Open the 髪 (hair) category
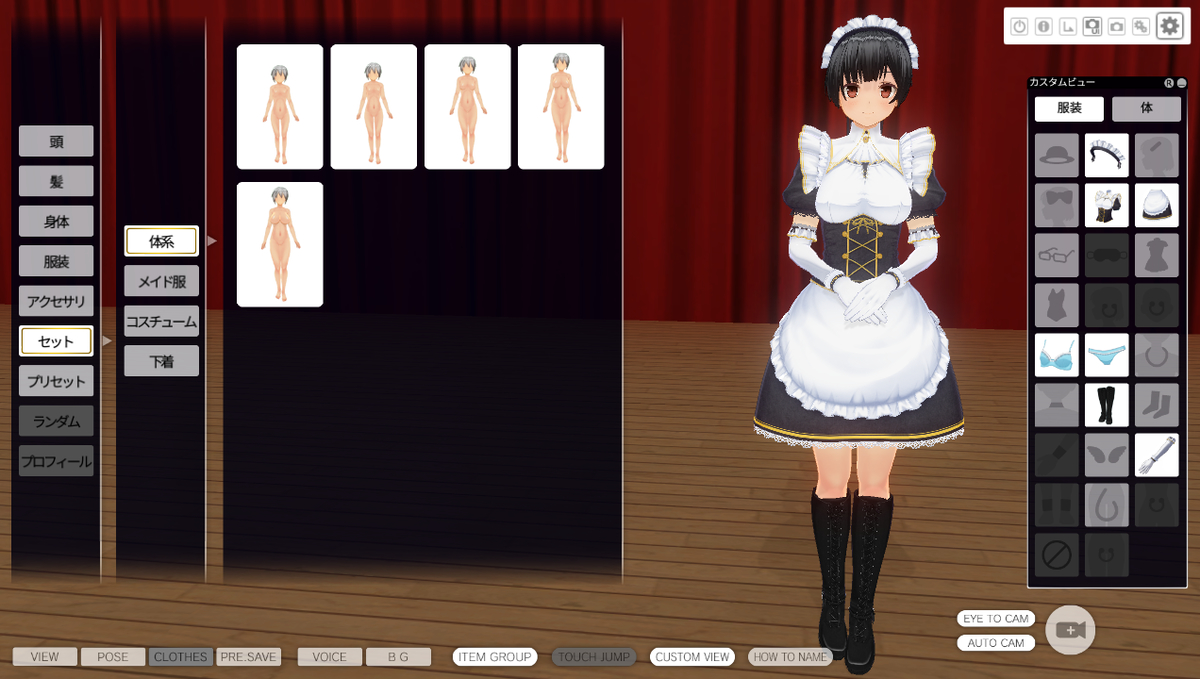The height and width of the screenshot is (679, 1200). [56, 181]
